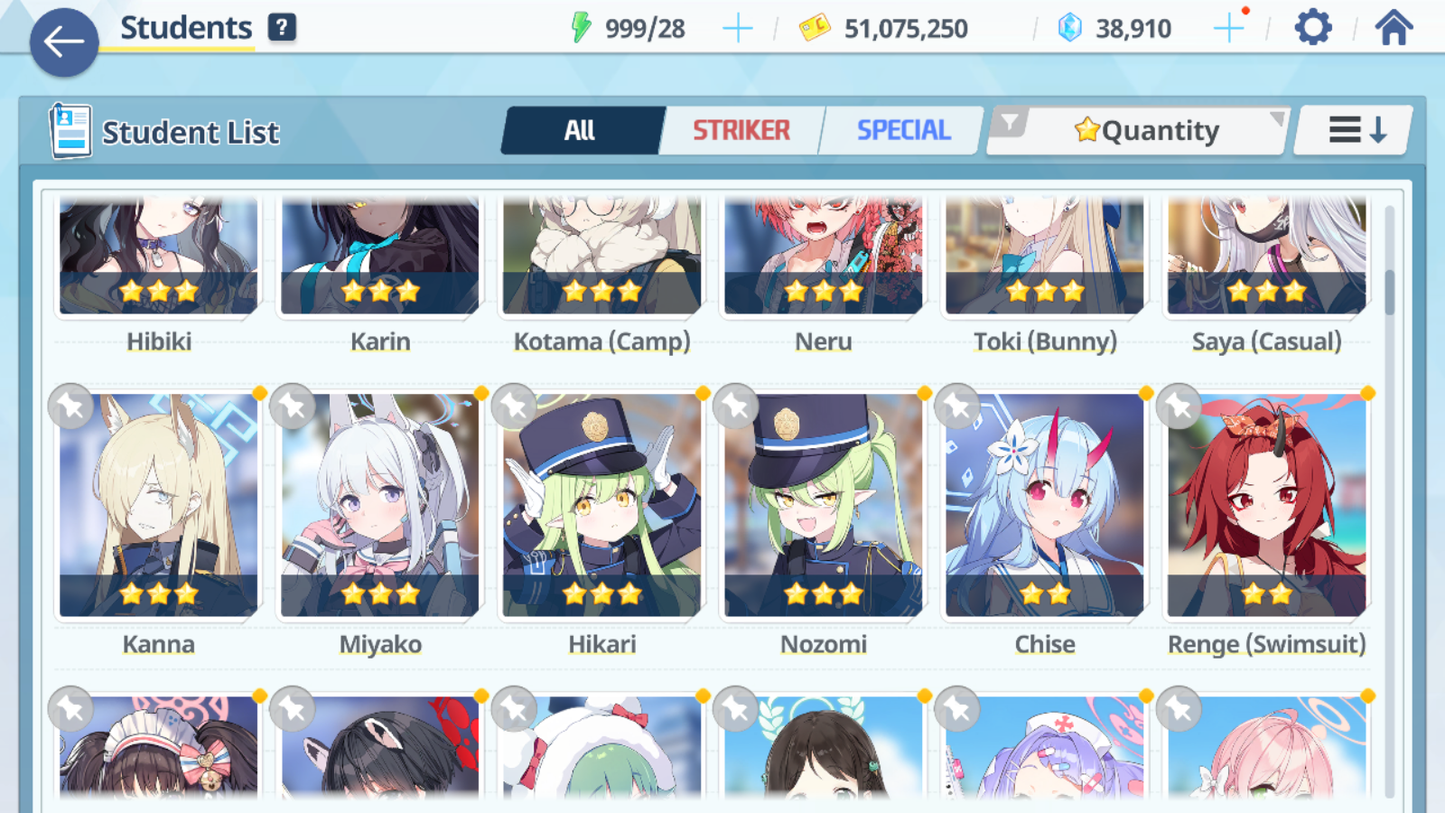1445x813 pixels.
Task: Open the help popup next to Students title
Action: click(282, 27)
